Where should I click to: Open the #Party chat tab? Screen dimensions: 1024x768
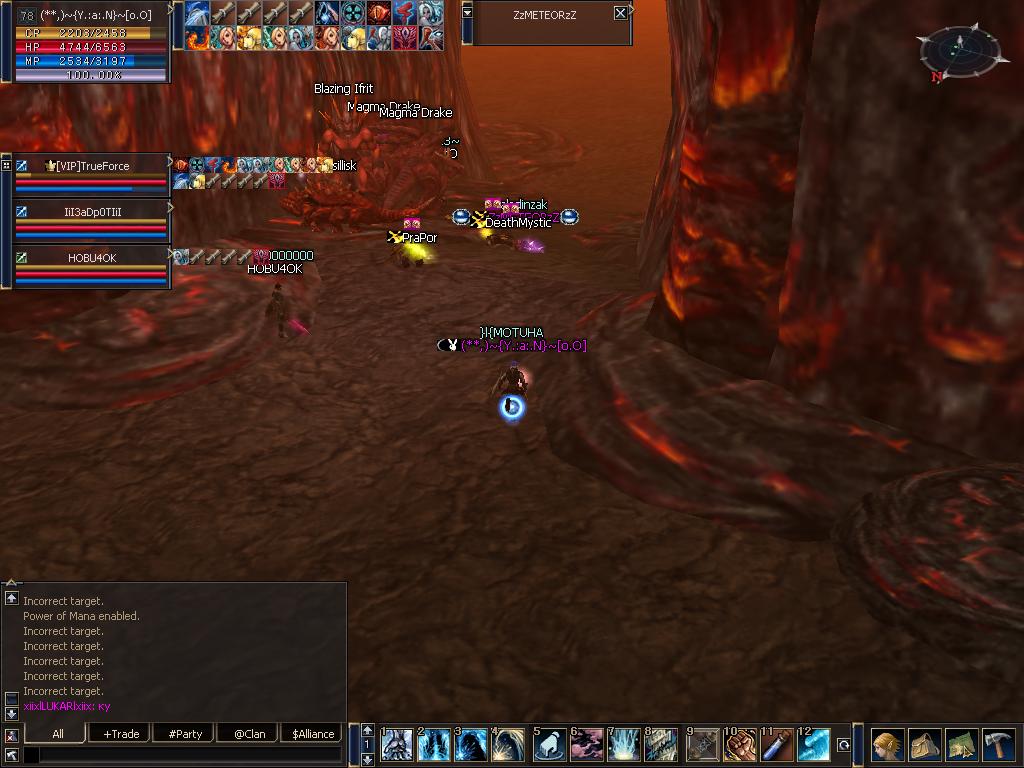click(x=185, y=733)
